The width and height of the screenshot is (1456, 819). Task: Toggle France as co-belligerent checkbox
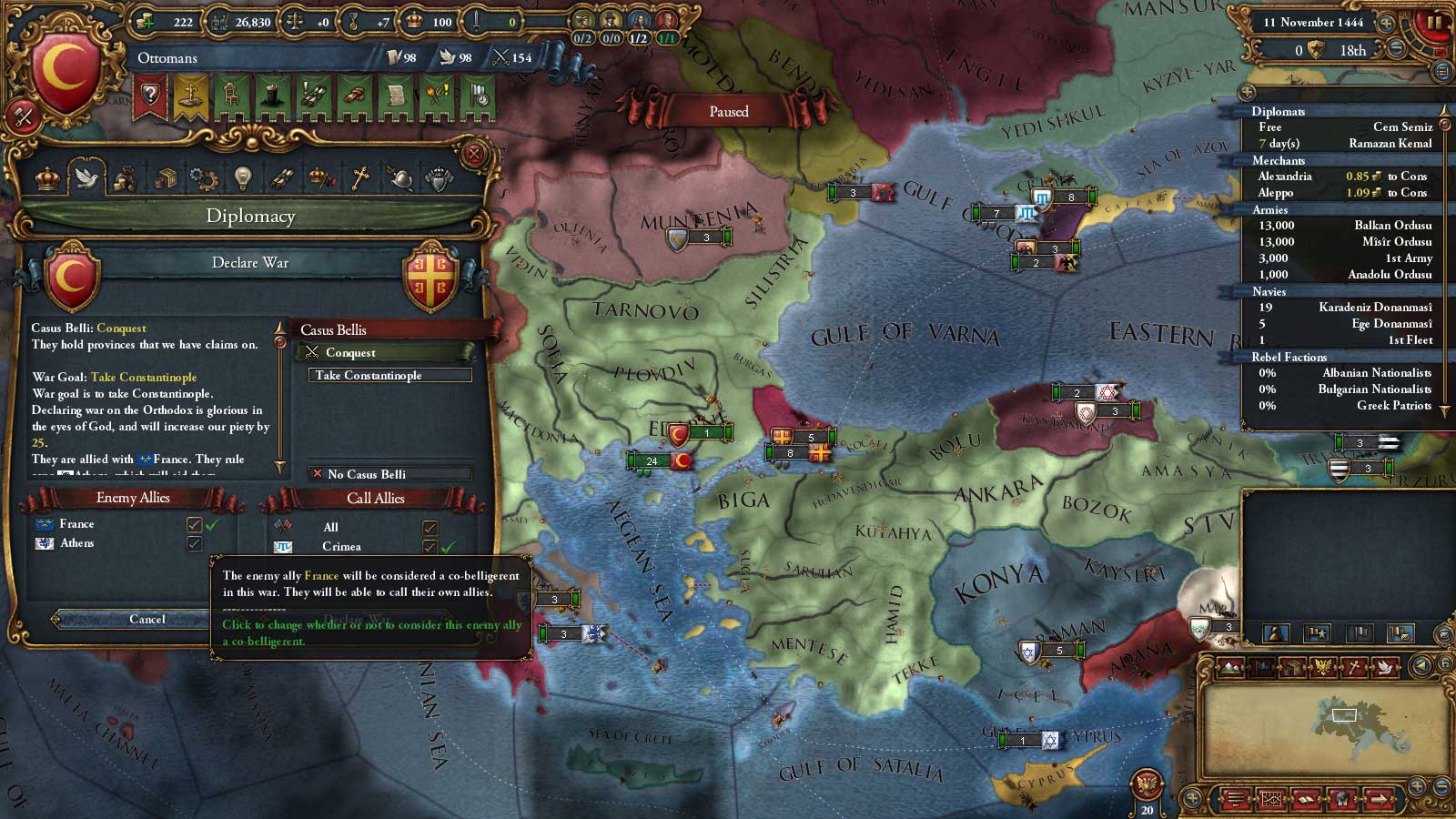tap(194, 524)
